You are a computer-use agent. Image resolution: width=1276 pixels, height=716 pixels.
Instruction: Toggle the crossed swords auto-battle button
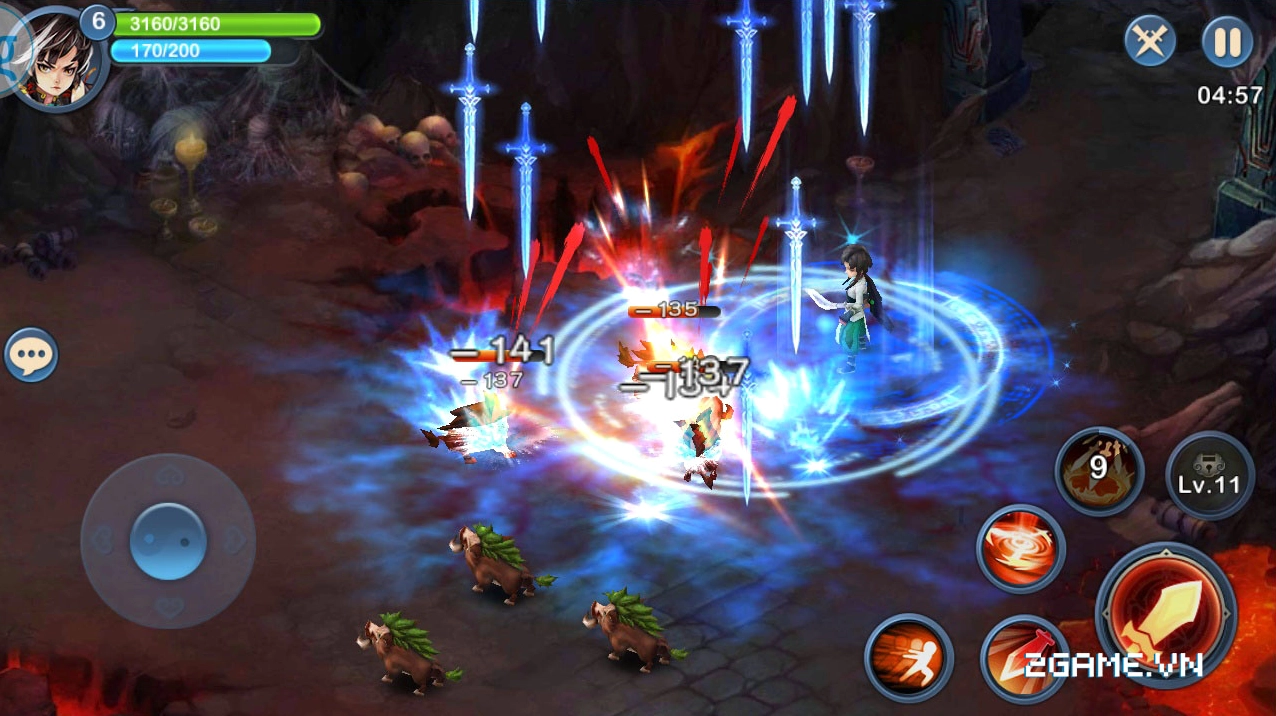coord(1150,43)
